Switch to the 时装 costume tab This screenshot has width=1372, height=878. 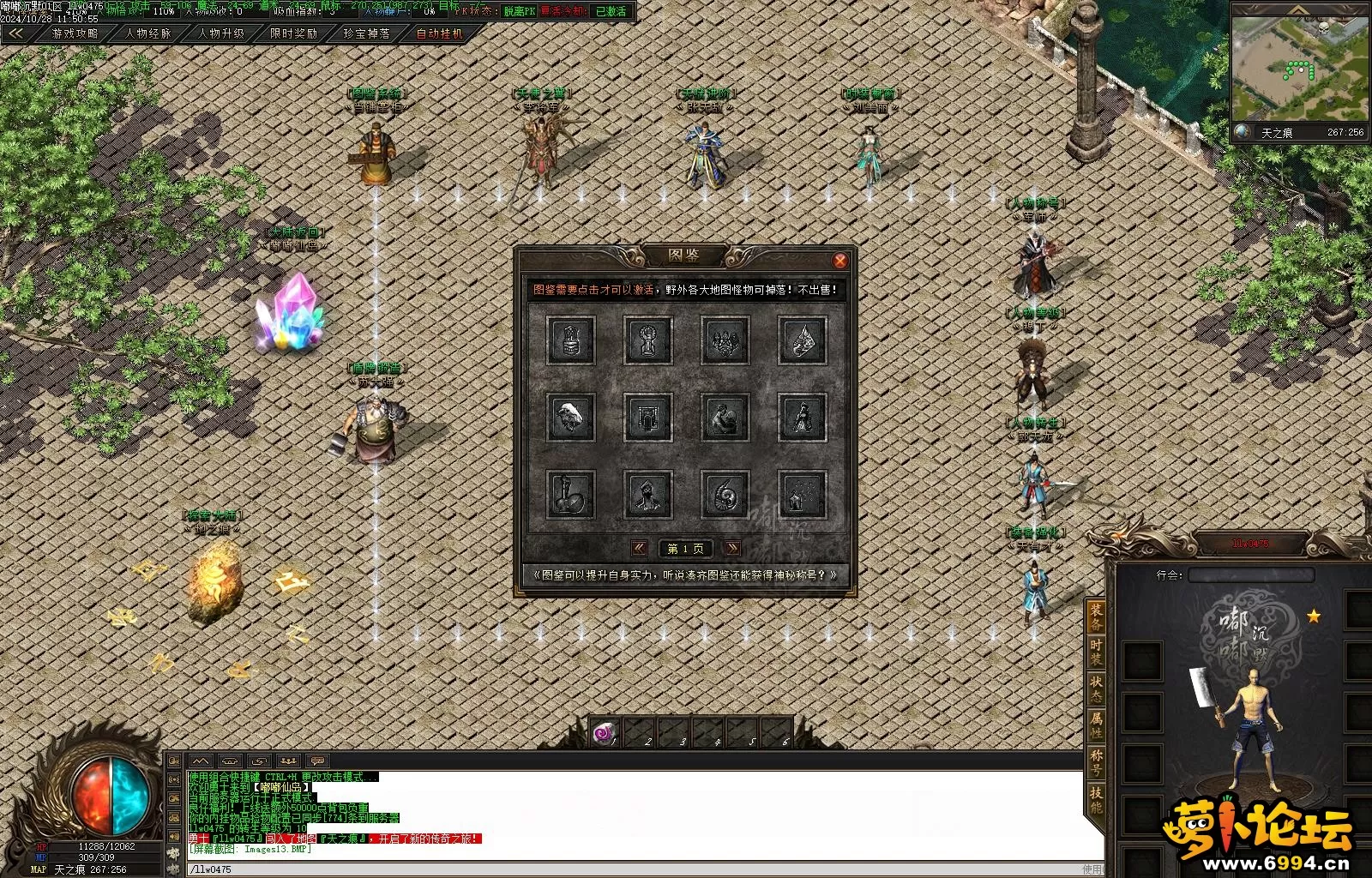point(1096,652)
